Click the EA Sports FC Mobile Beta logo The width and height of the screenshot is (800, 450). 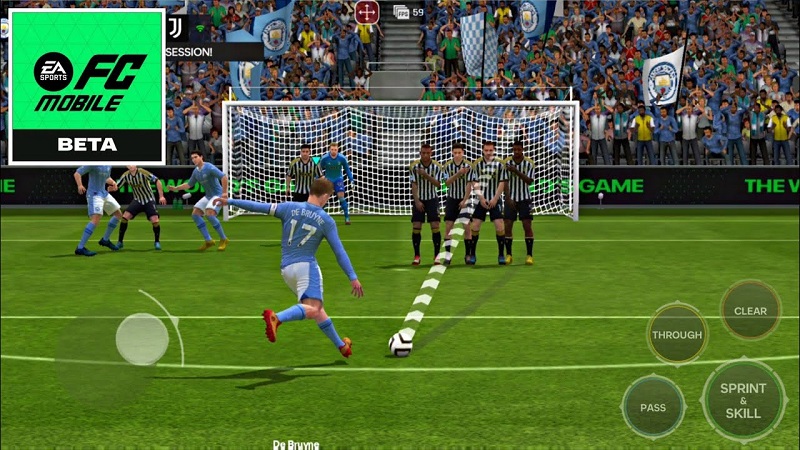pyautogui.click(x=87, y=86)
